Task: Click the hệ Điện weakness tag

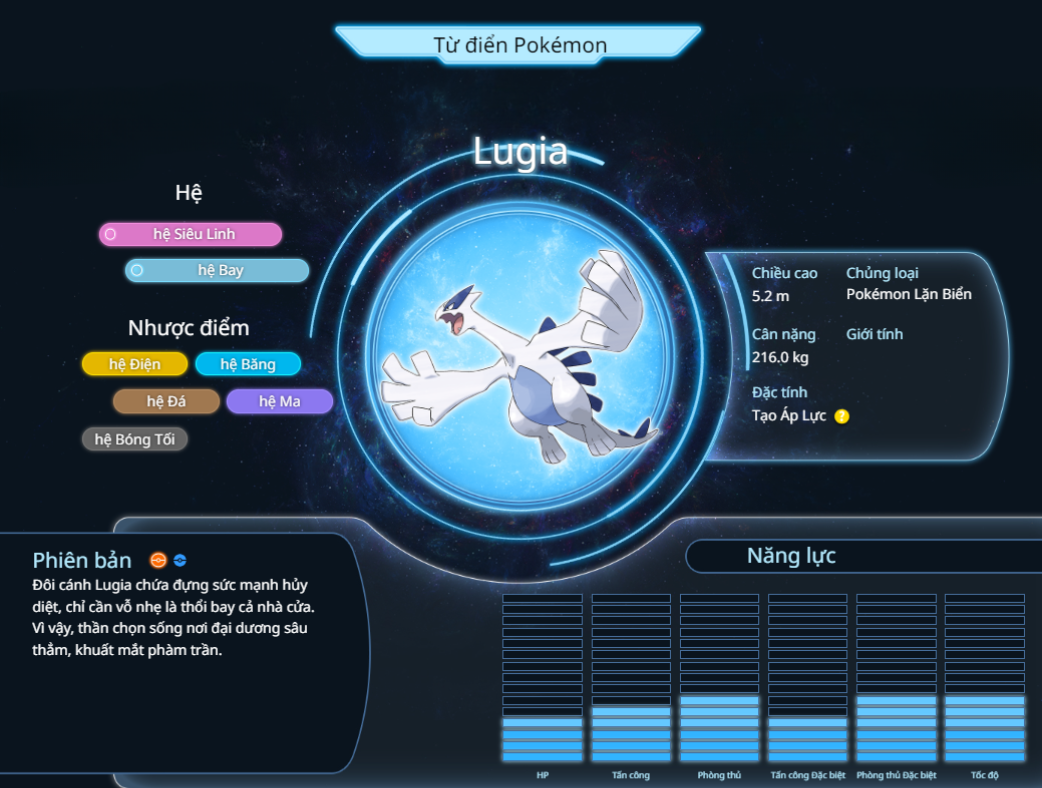Action: pyautogui.click(x=134, y=364)
